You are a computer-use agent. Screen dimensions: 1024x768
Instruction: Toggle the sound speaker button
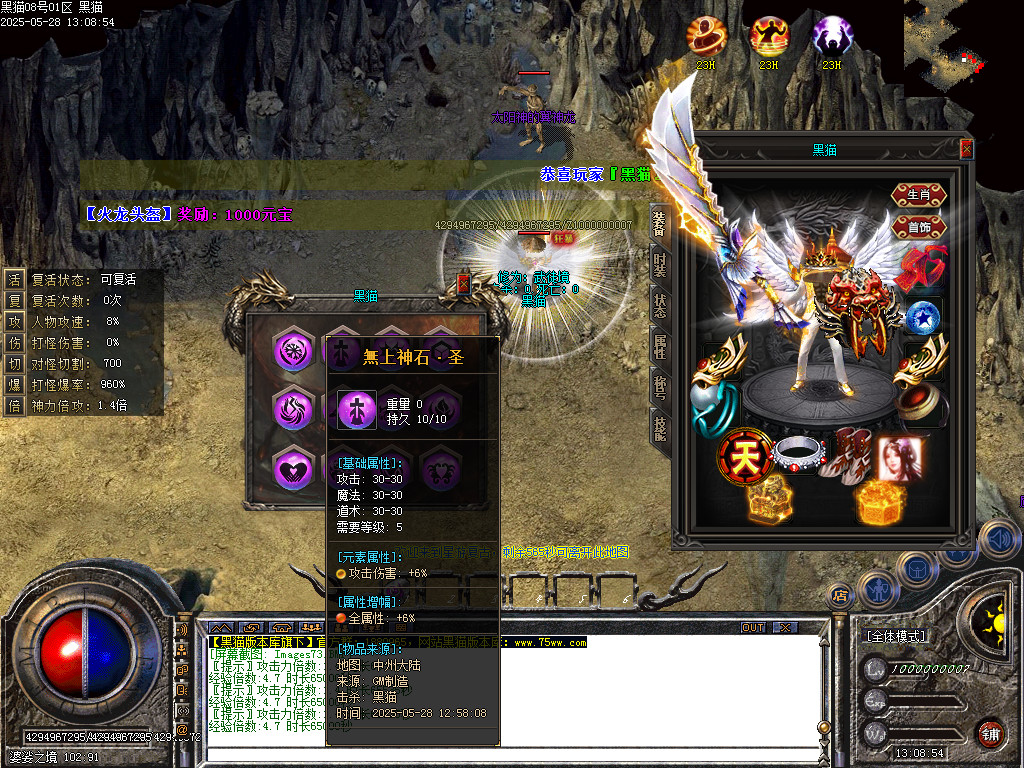point(997,541)
